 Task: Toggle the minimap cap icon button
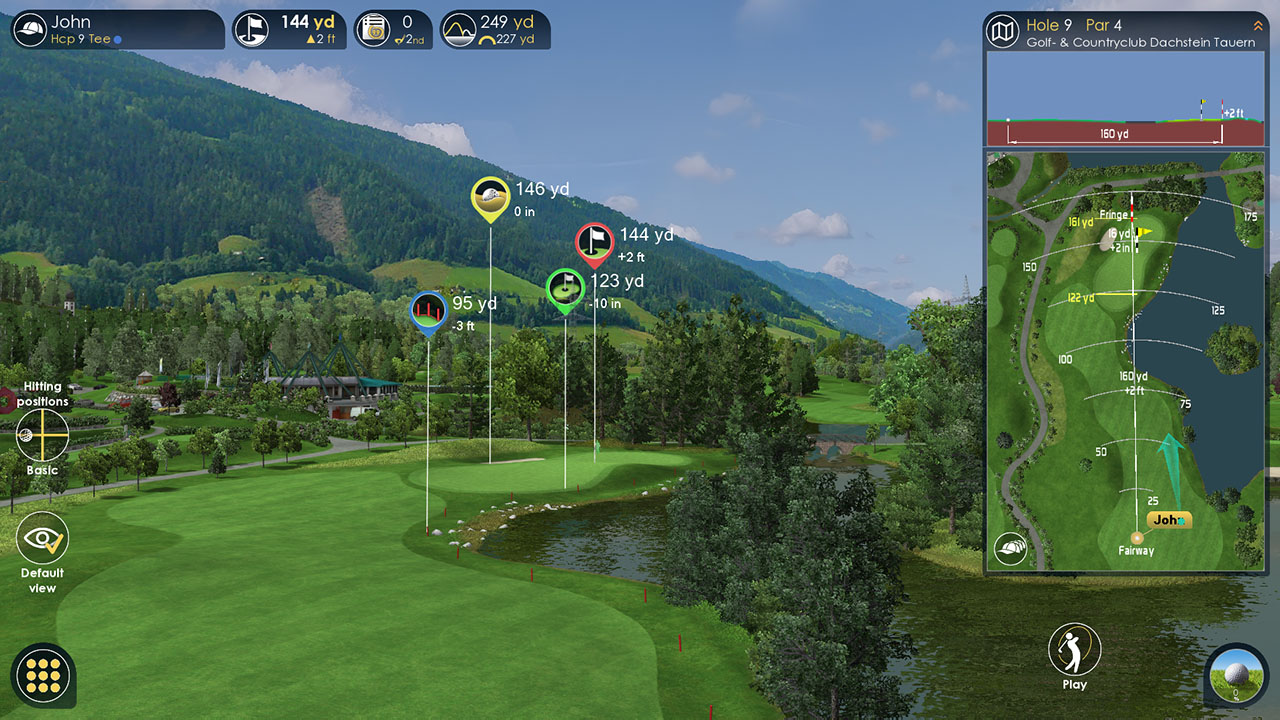tap(1010, 548)
